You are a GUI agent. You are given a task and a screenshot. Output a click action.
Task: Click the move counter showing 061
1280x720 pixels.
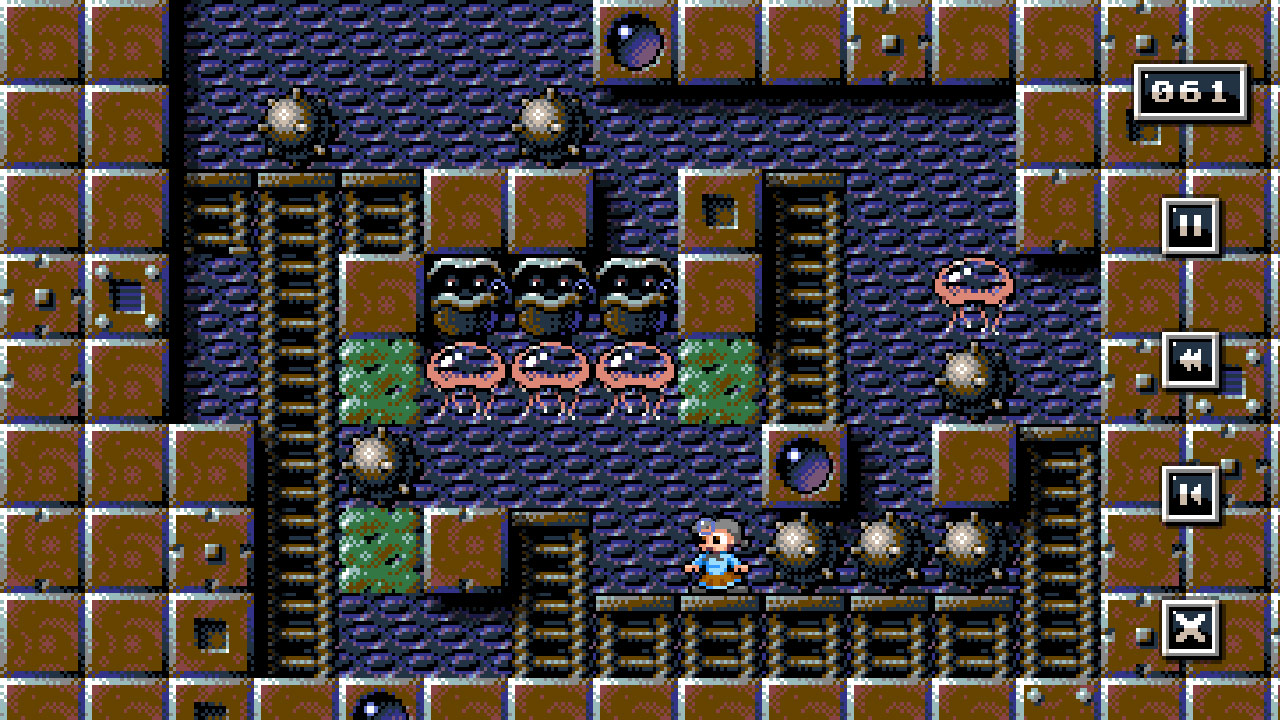1190,92
